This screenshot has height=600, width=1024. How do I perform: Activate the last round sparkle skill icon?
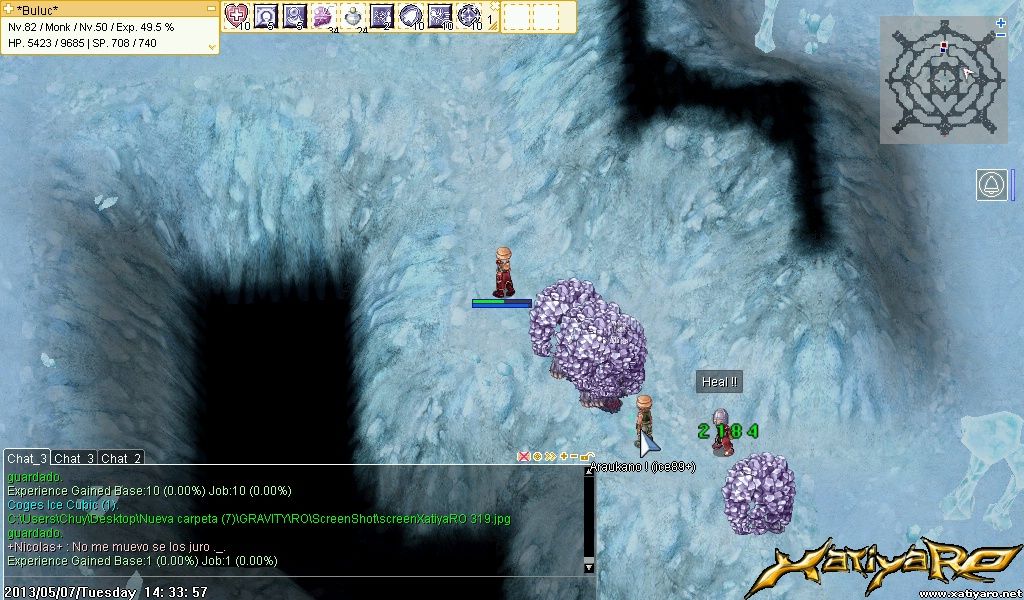click(468, 15)
